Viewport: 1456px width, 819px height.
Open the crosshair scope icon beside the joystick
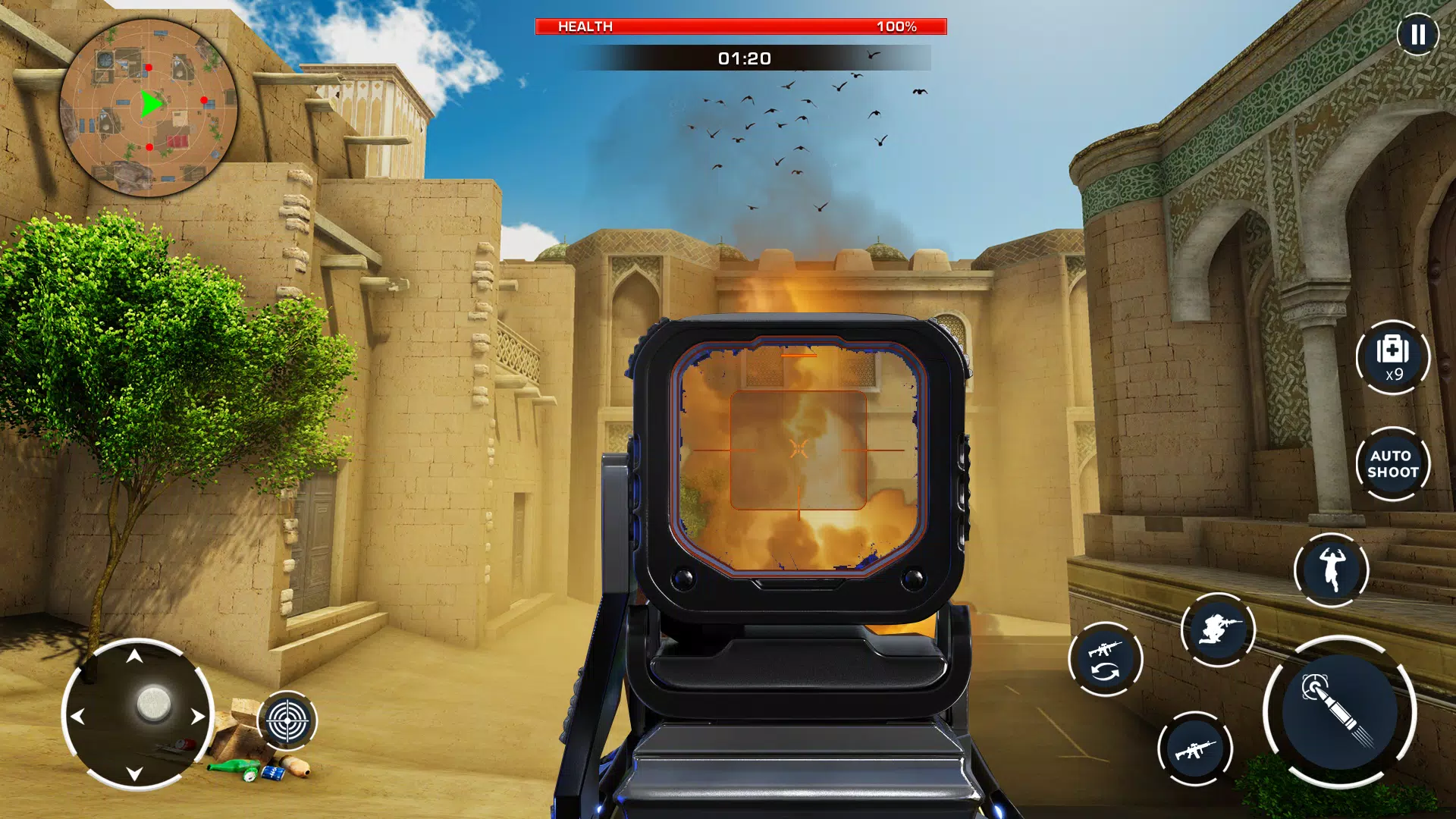pyautogui.click(x=287, y=719)
